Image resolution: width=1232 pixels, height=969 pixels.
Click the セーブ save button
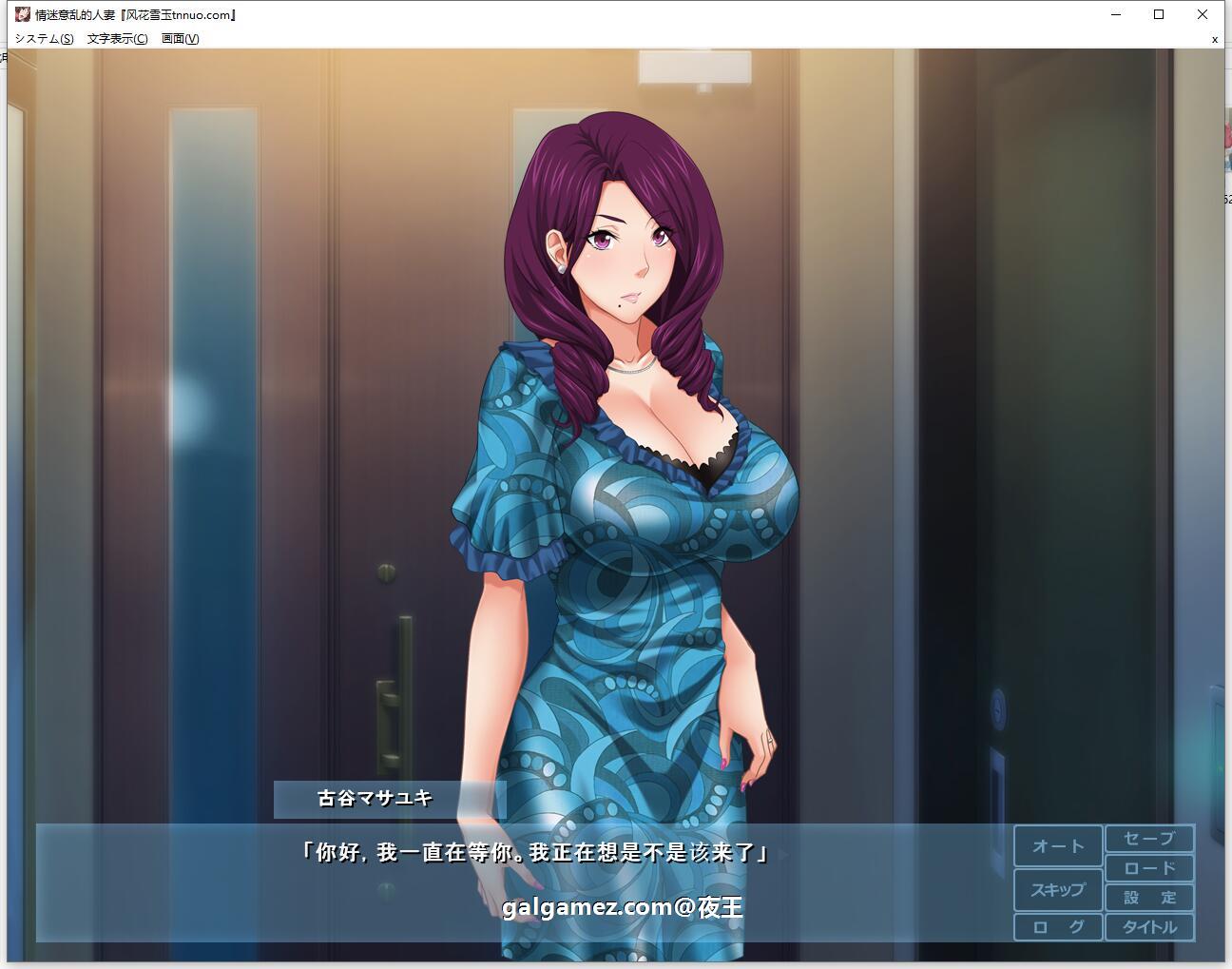1149,840
